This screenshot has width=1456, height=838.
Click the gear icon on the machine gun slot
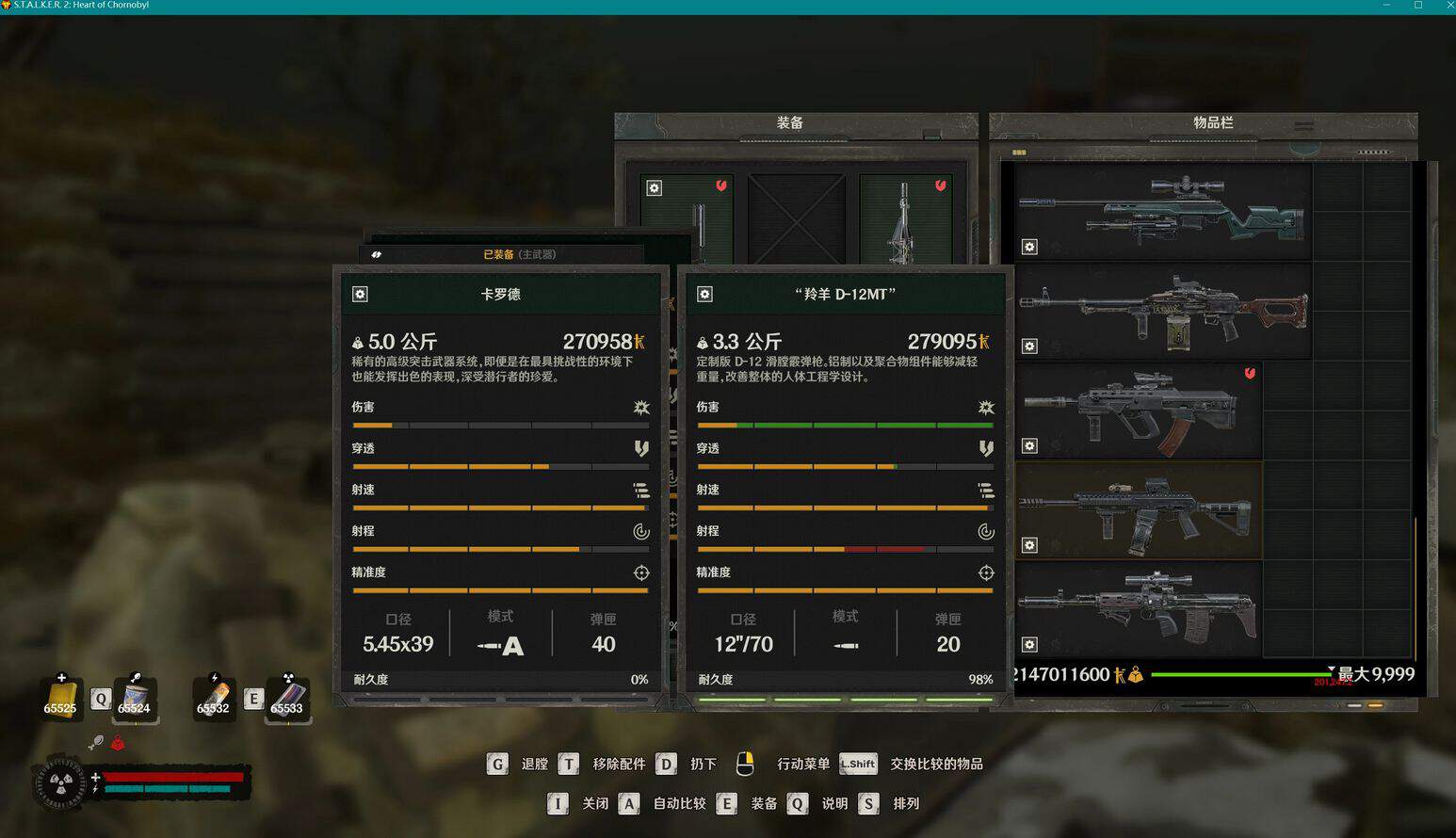point(1029,346)
